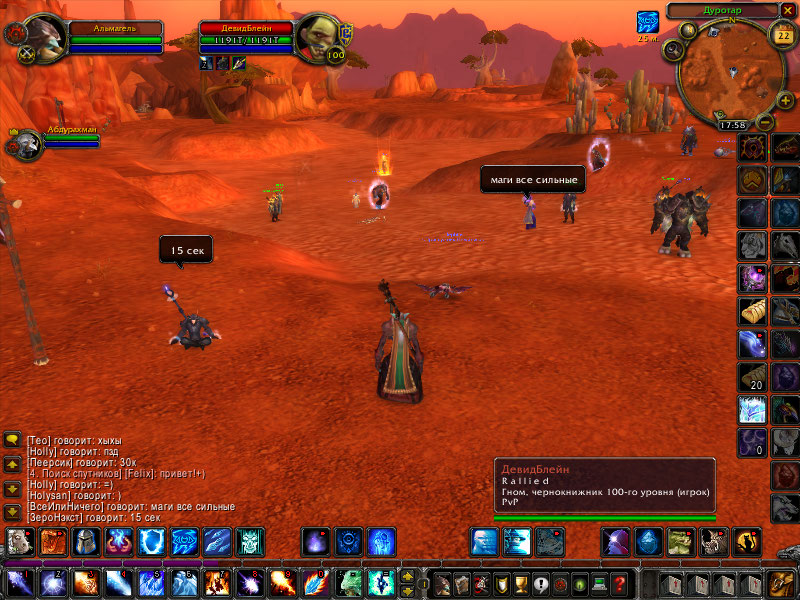
Task: Open the chat menu speech bubble button
Action: pyautogui.click(x=13, y=440)
